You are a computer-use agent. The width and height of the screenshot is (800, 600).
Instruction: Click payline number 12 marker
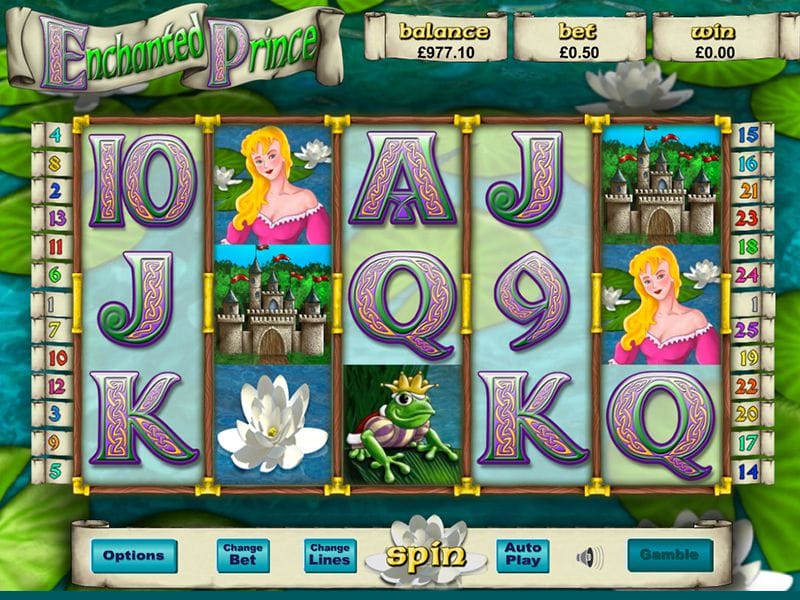pos(54,384)
